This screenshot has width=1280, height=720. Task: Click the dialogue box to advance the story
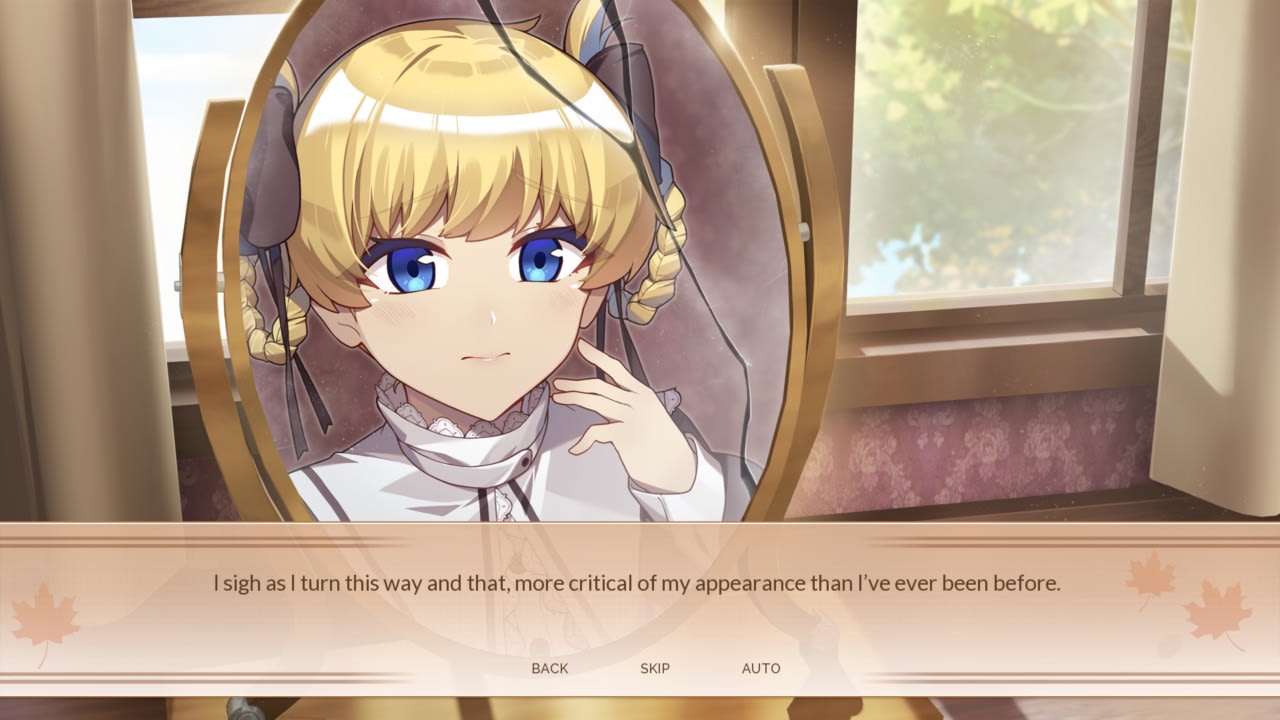coord(640,590)
